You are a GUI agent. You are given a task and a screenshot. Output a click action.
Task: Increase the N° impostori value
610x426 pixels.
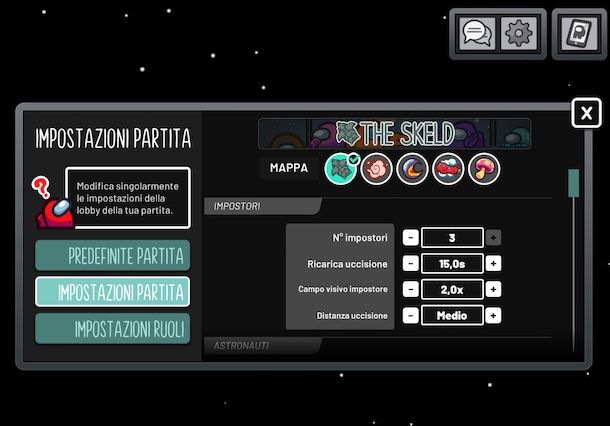(494, 238)
